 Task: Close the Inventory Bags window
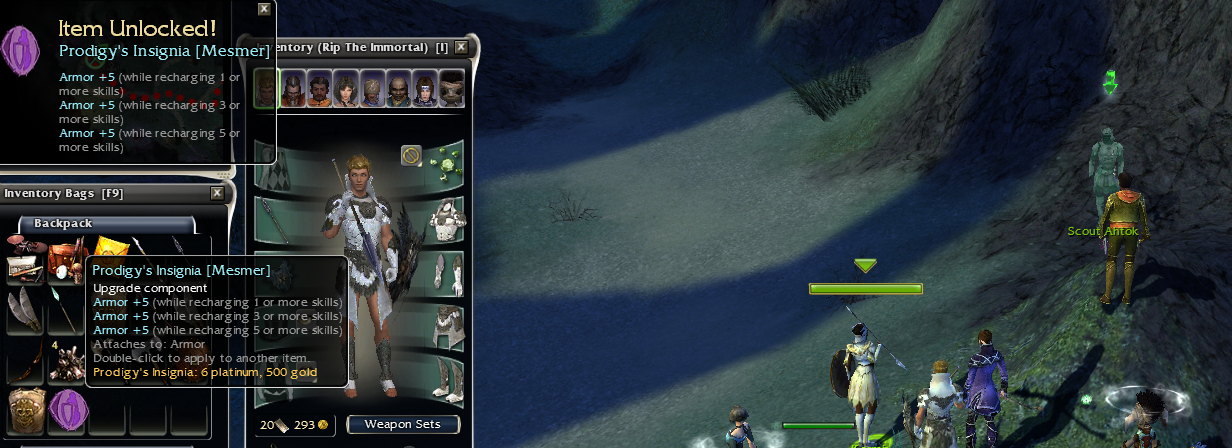[217, 193]
